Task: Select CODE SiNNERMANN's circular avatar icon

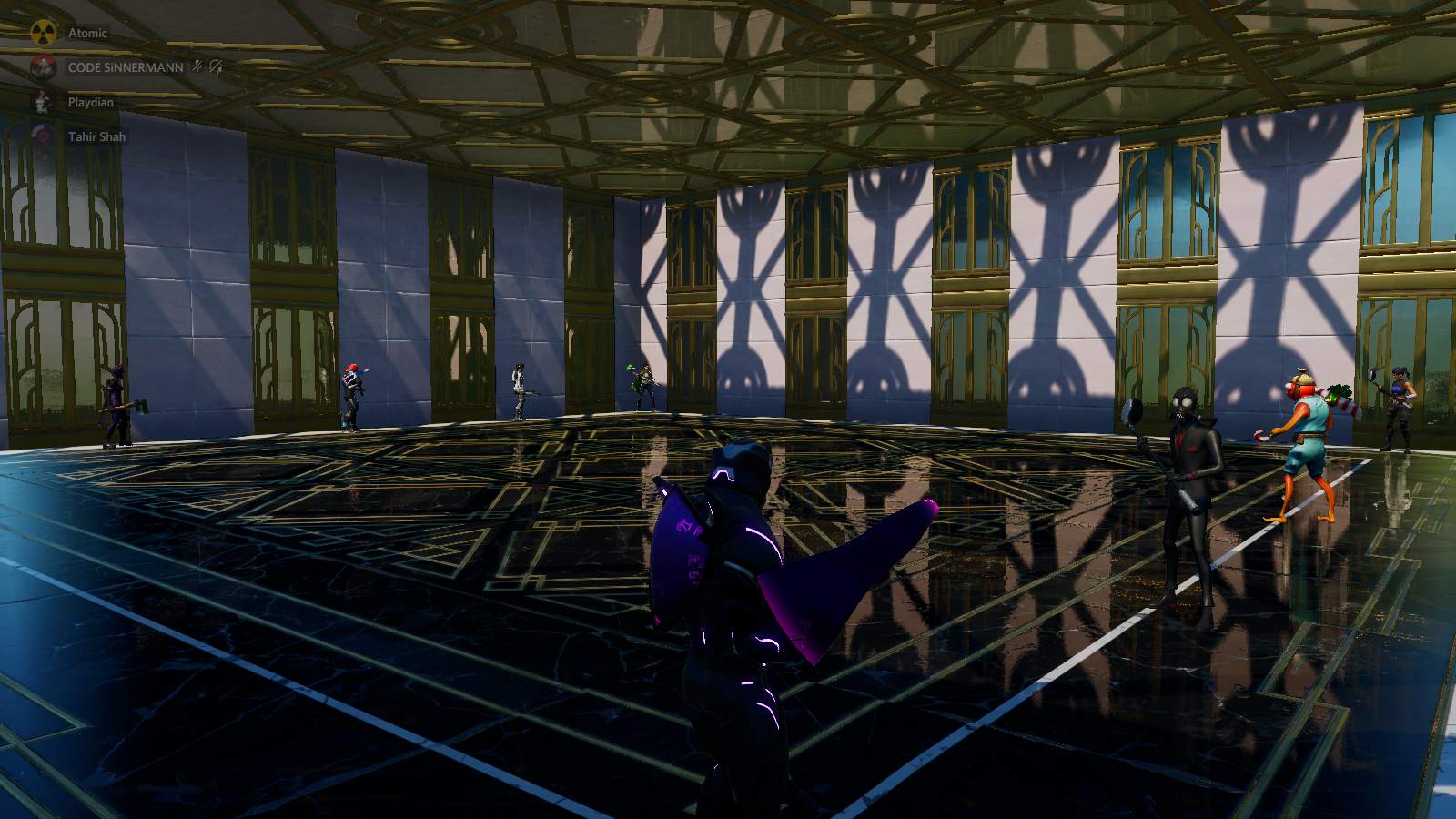Action: [43, 67]
